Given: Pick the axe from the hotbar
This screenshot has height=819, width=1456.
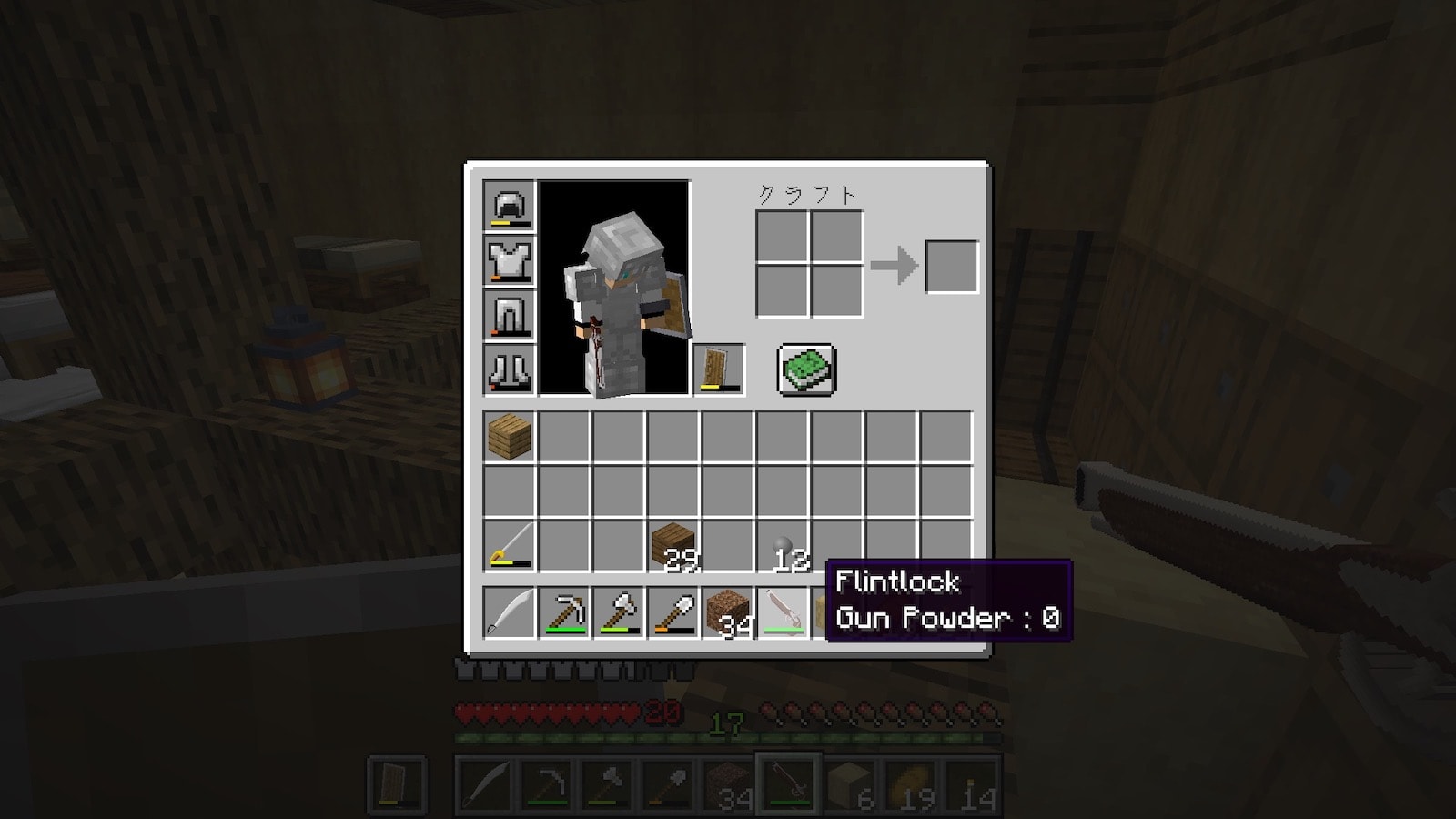Looking at the screenshot, I should click(619, 612).
